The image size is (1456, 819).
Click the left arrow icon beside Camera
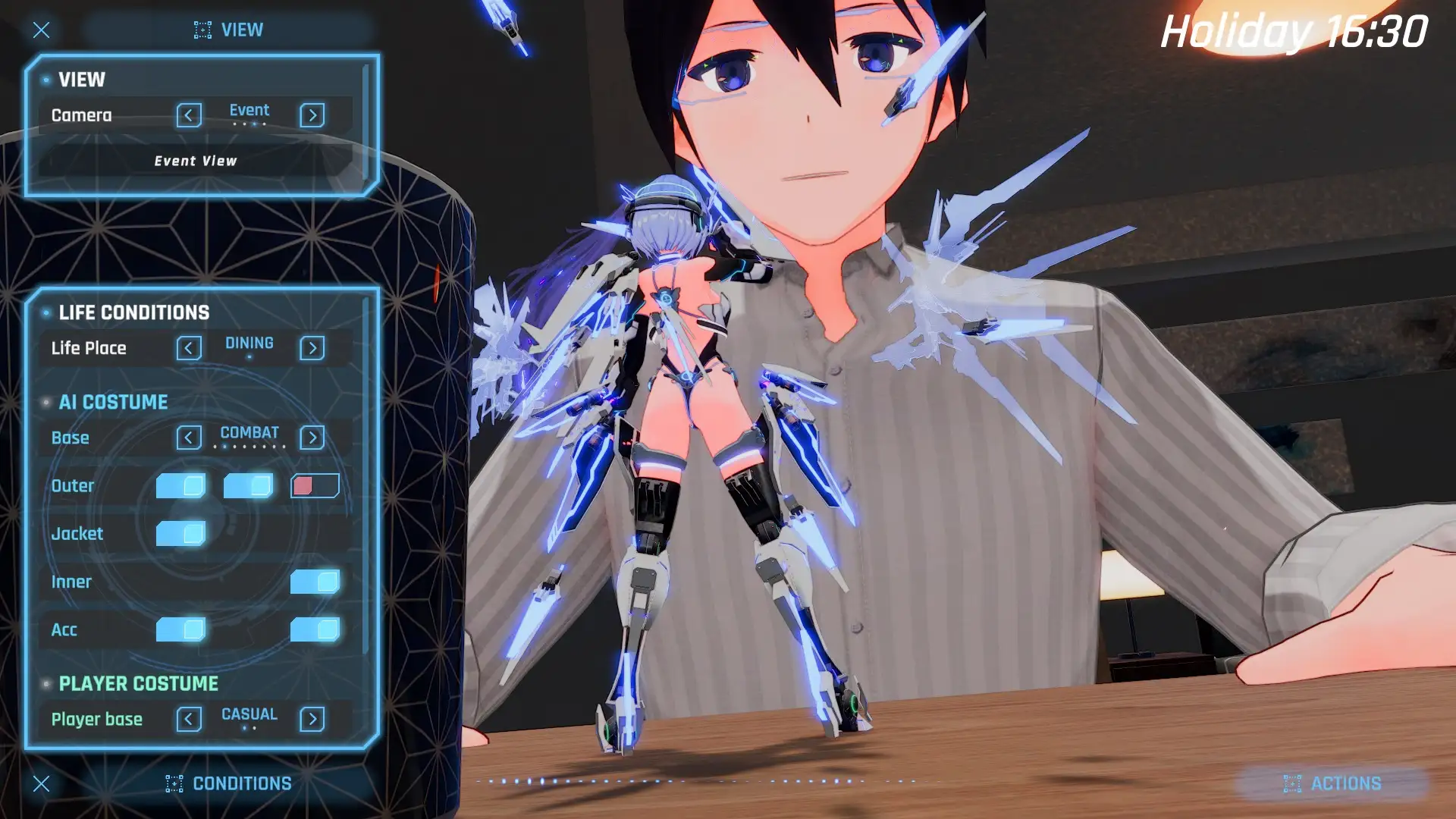189,115
